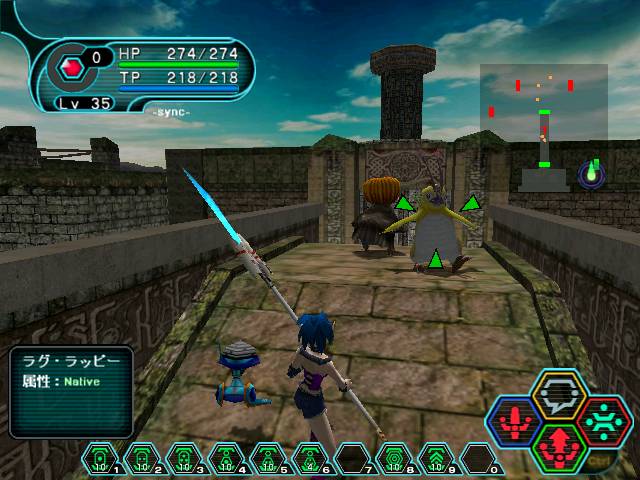The width and height of the screenshot is (640, 480).
Task: Select quick slot 1 item
Action: pyautogui.click(x=100, y=459)
